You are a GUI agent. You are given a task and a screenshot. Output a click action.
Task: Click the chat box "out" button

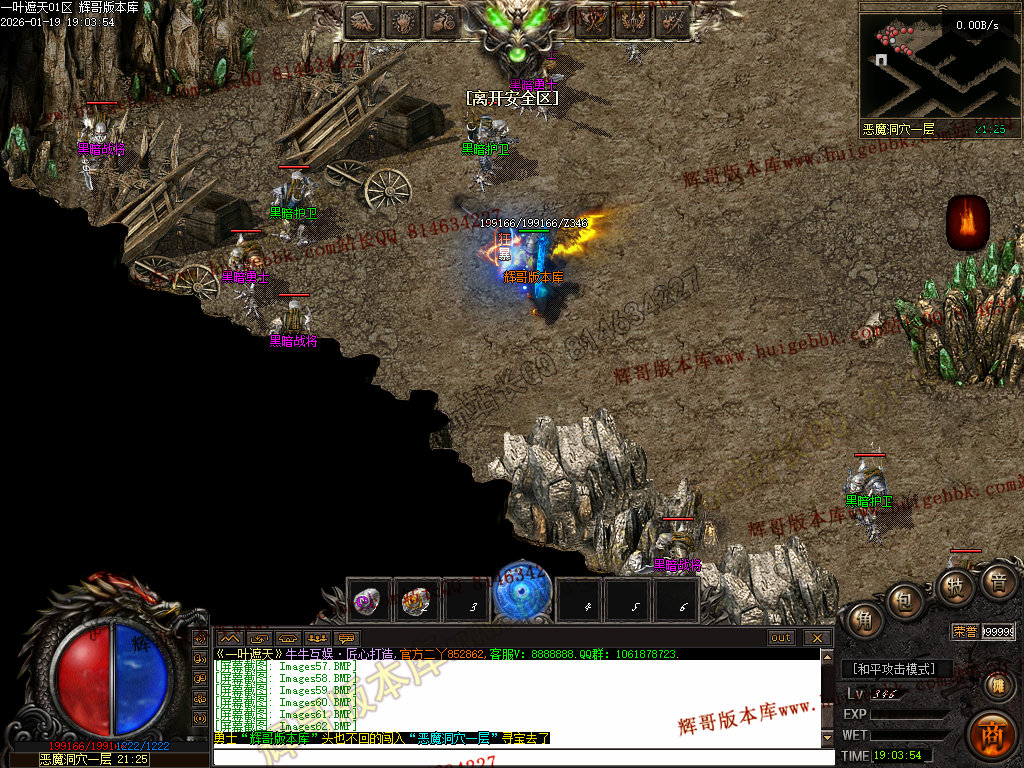tap(781, 638)
